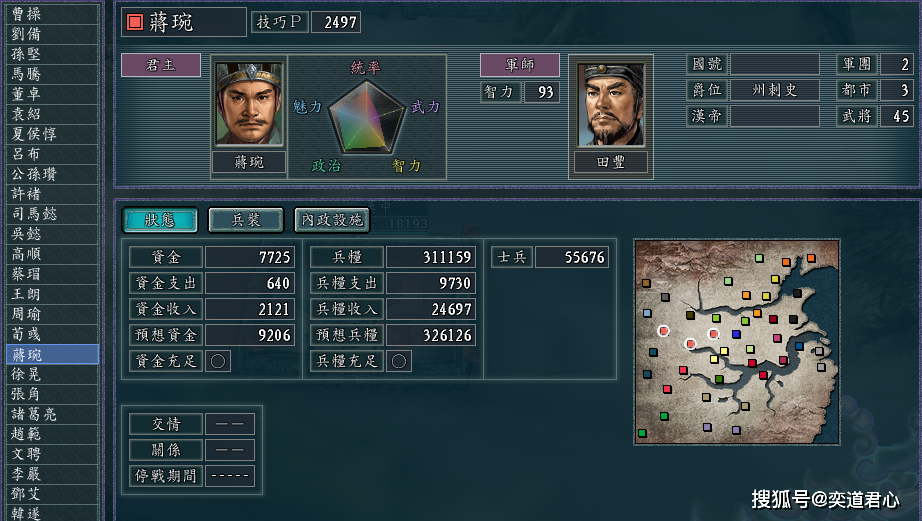Image resolution: width=922 pixels, height=521 pixels.
Task: Select 周瑜 in the ruler list
Action: (x=50, y=313)
